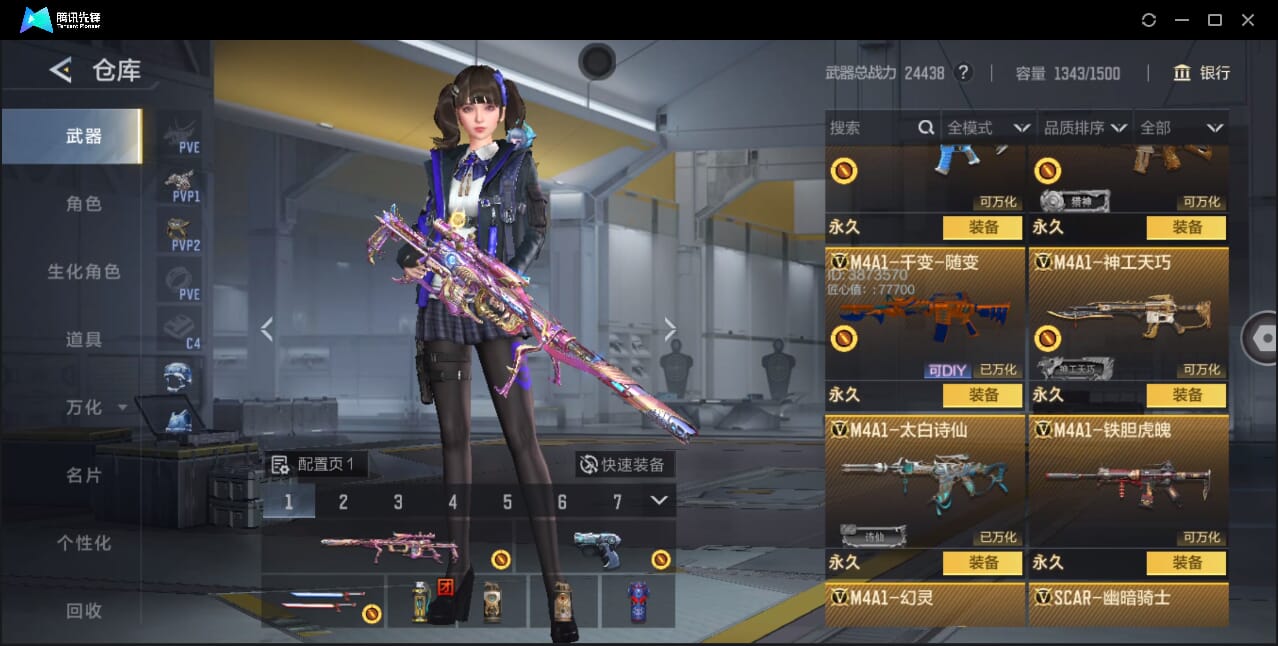This screenshot has height=646, width=1278.
Task: Maximize the emulator window
Action: click(1215, 20)
